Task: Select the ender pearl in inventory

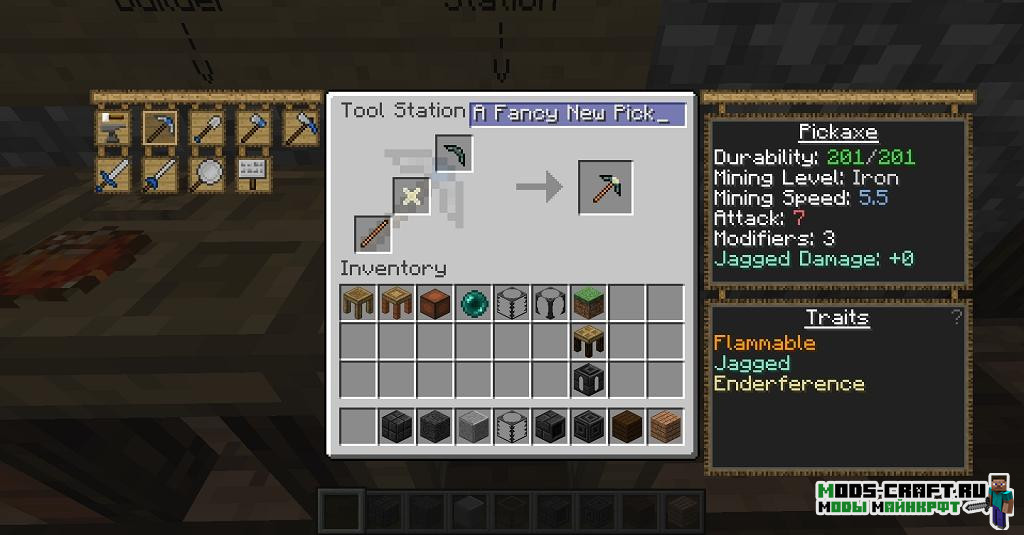Action: (474, 303)
